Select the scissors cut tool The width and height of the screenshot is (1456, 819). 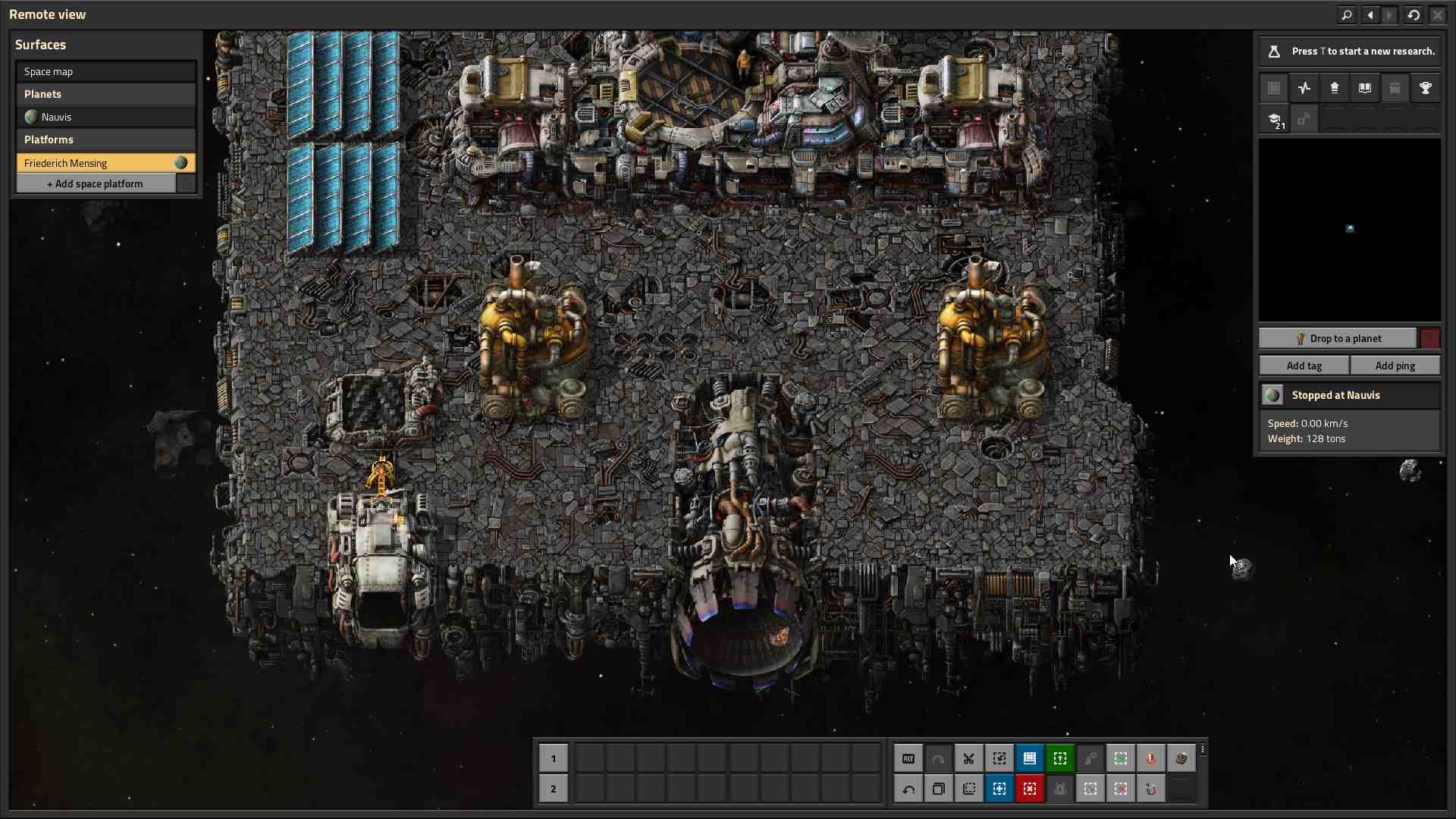pyautogui.click(x=968, y=758)
